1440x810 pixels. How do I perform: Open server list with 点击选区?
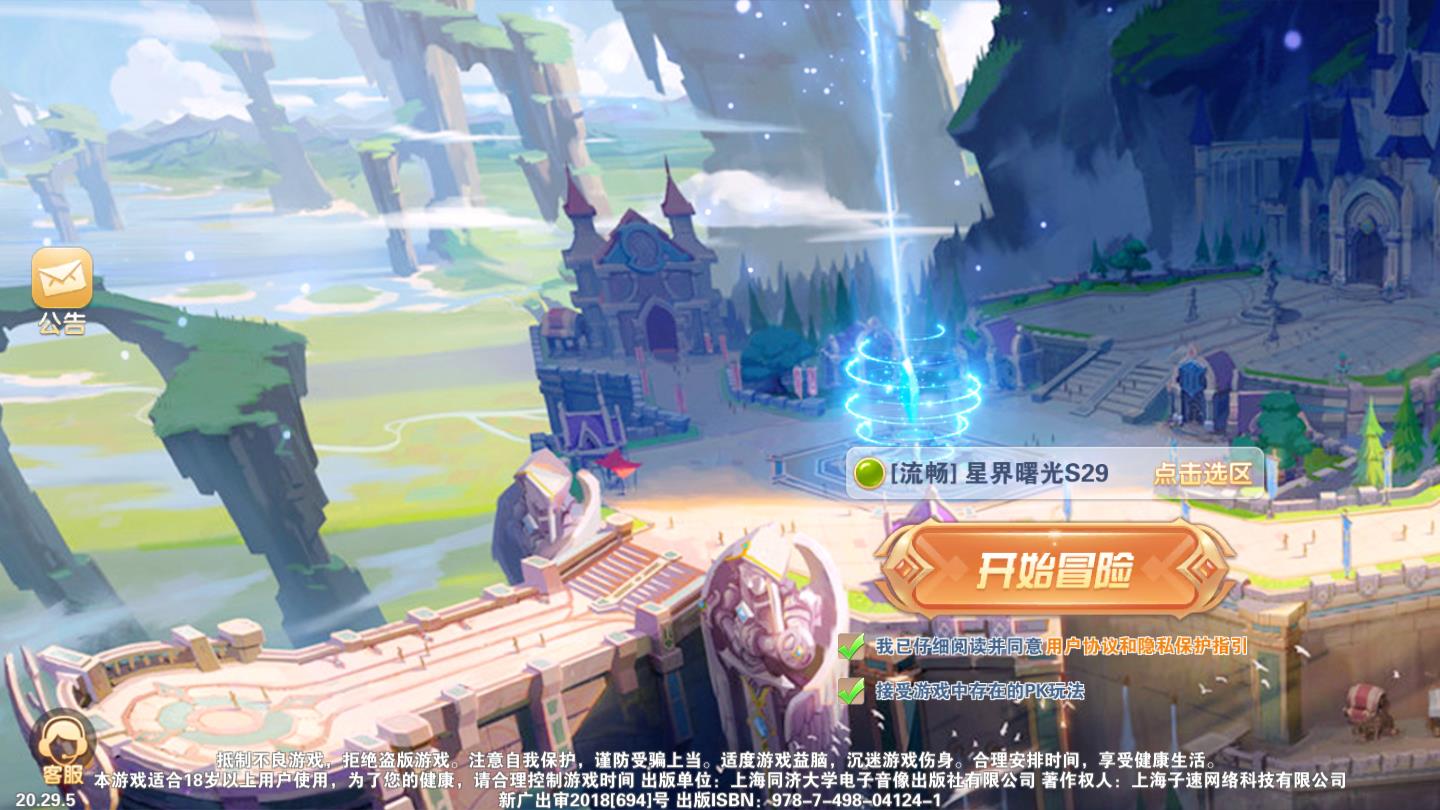pyautogui.click(x=1204, y=475)
